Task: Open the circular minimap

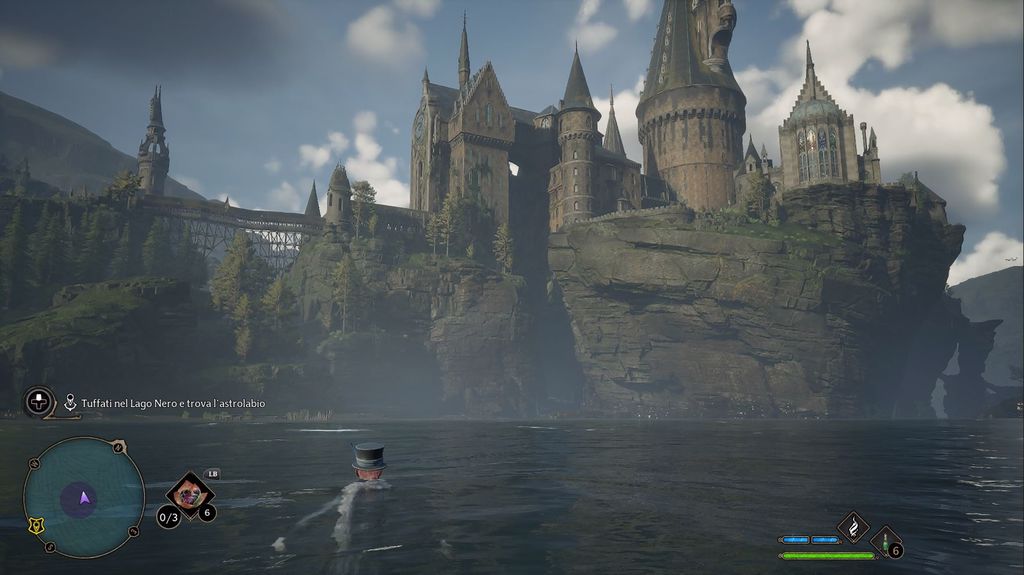Action: tap(83, 497)
